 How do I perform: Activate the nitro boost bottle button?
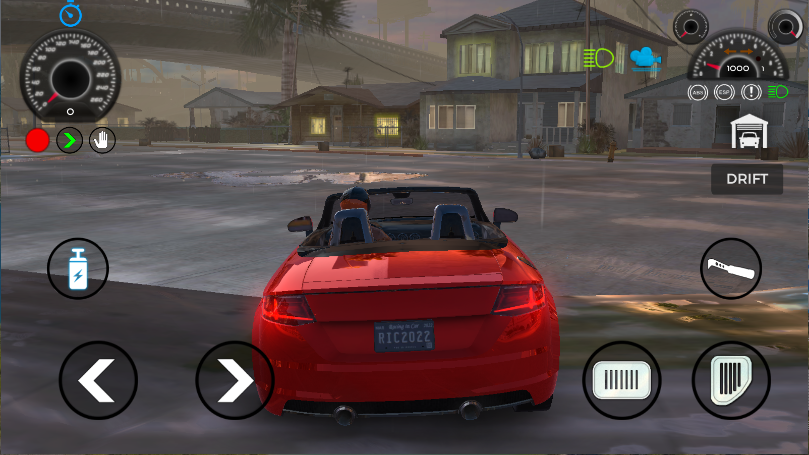[x=78, y=269]
